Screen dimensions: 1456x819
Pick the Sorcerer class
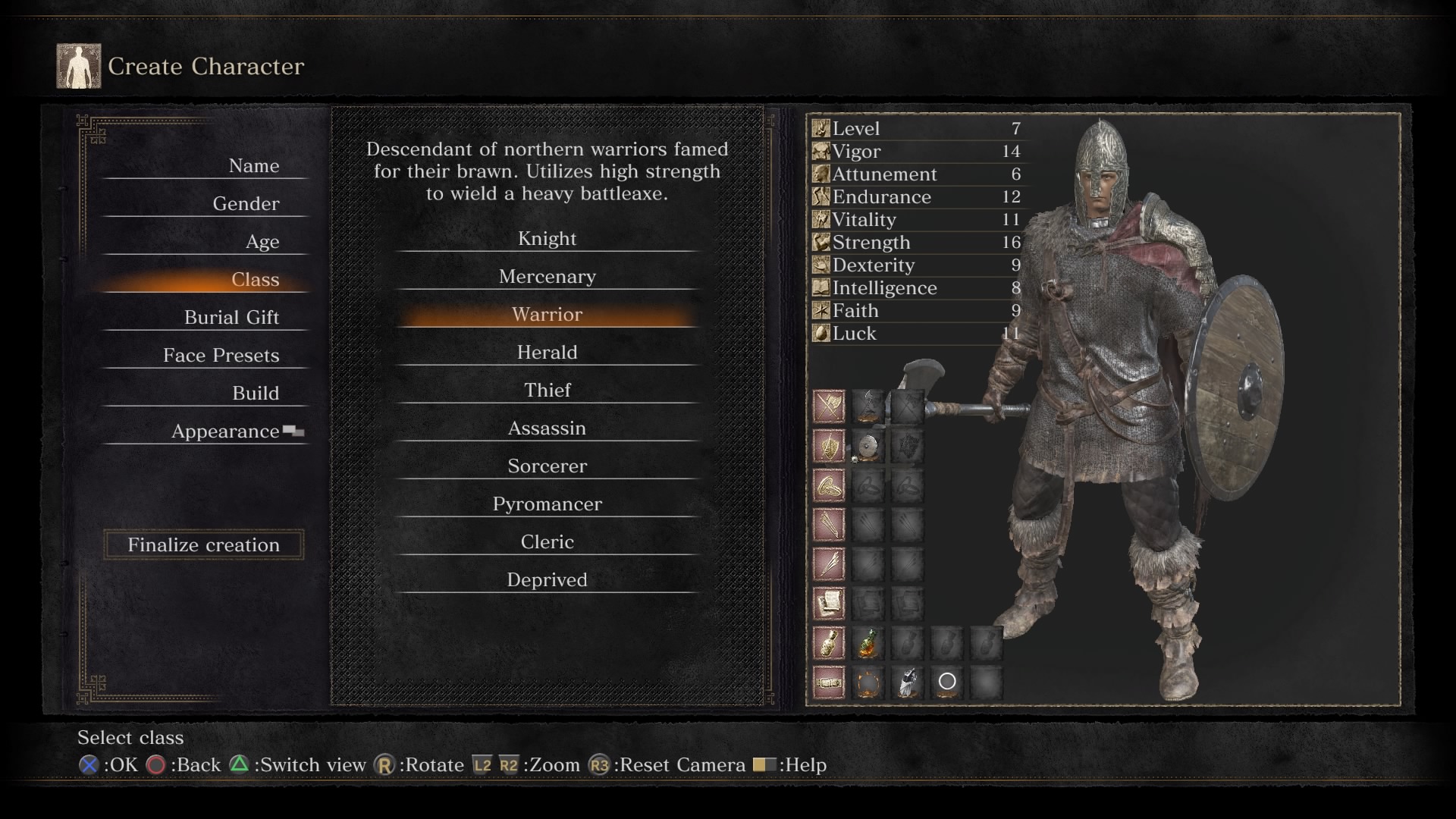click(x=547, y=466)
